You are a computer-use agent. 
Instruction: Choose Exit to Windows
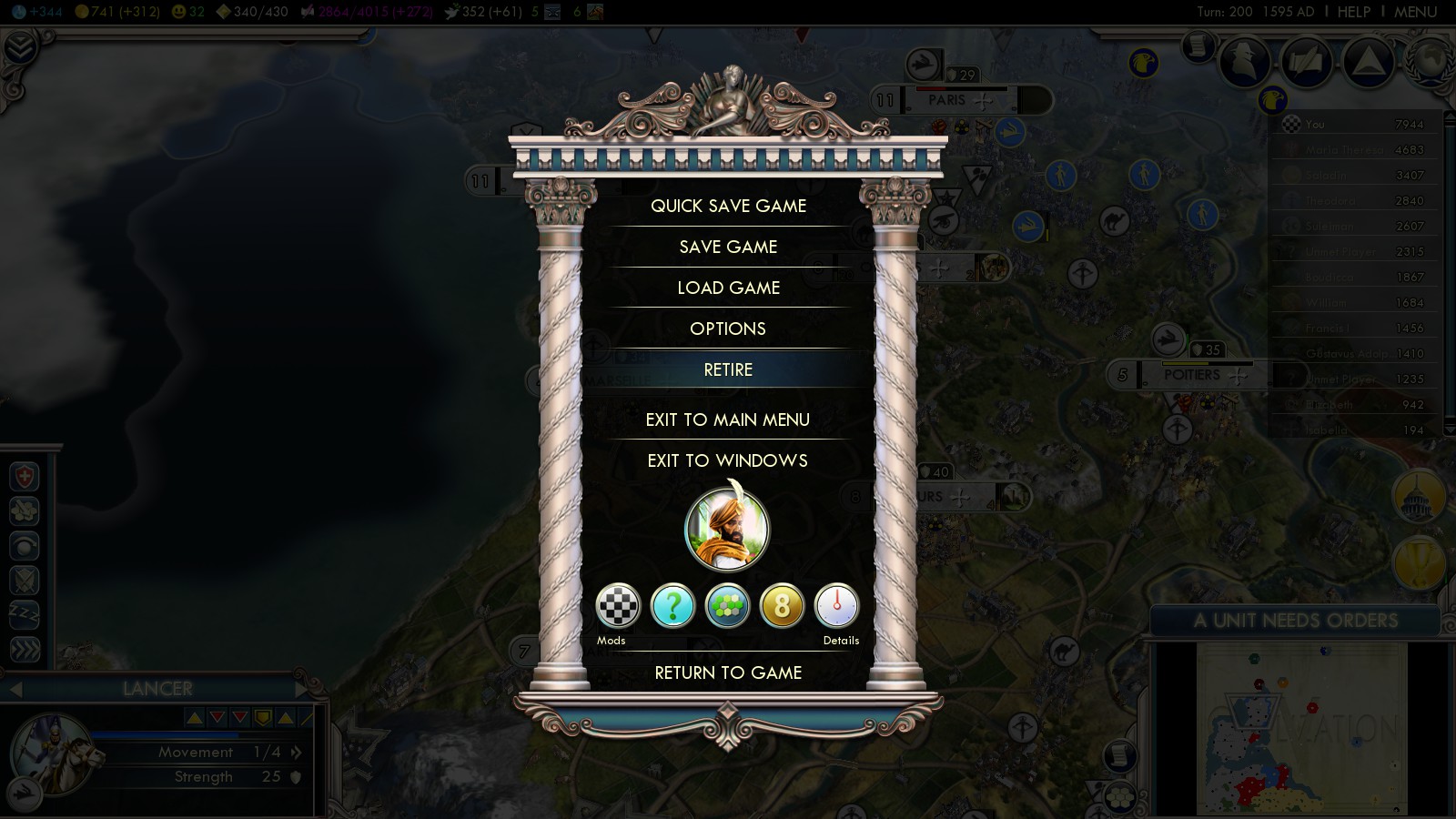pyautogui.click(x=728, y=460)
